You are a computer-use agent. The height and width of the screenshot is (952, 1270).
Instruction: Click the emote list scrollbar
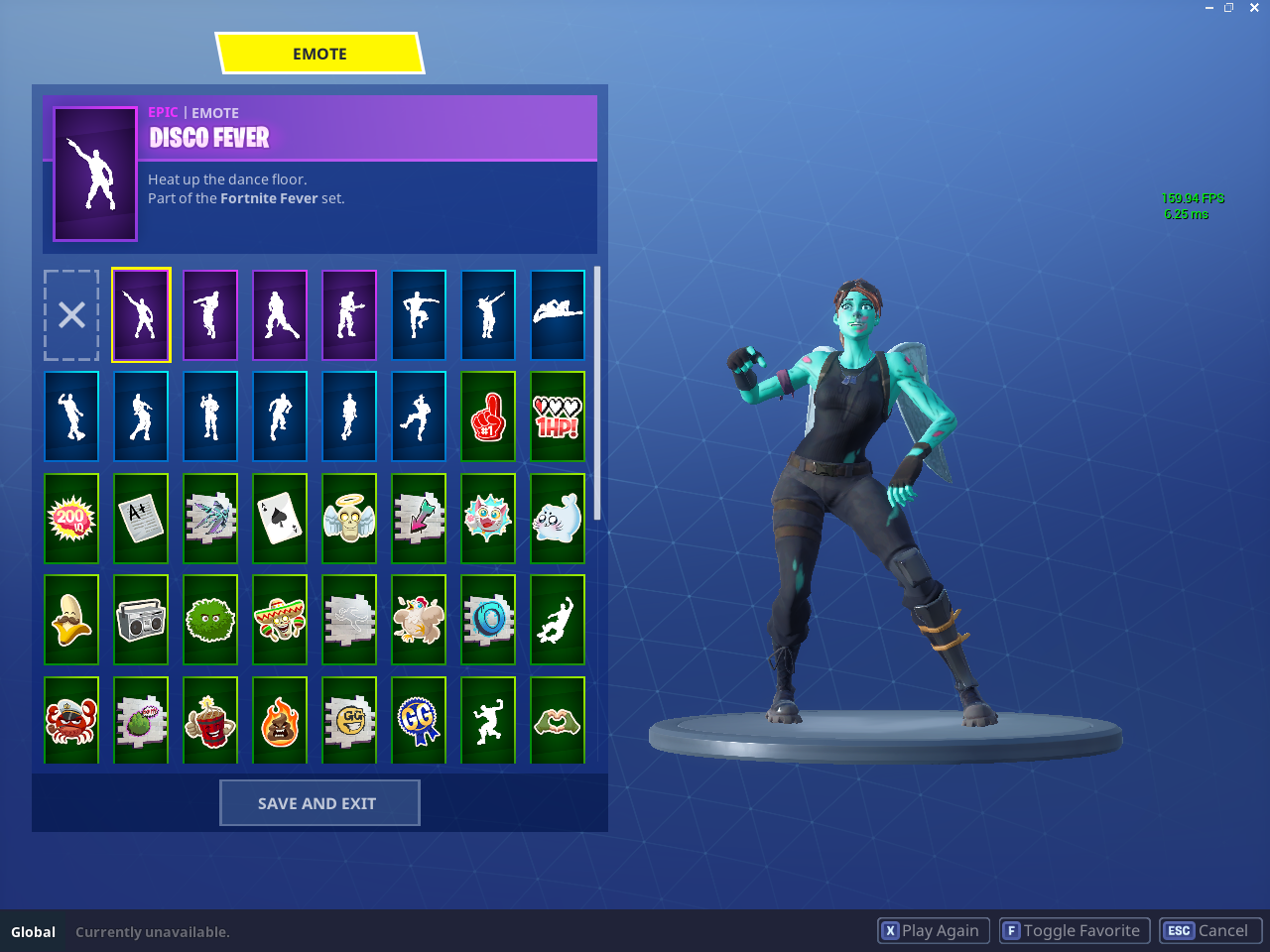point(596,397)
